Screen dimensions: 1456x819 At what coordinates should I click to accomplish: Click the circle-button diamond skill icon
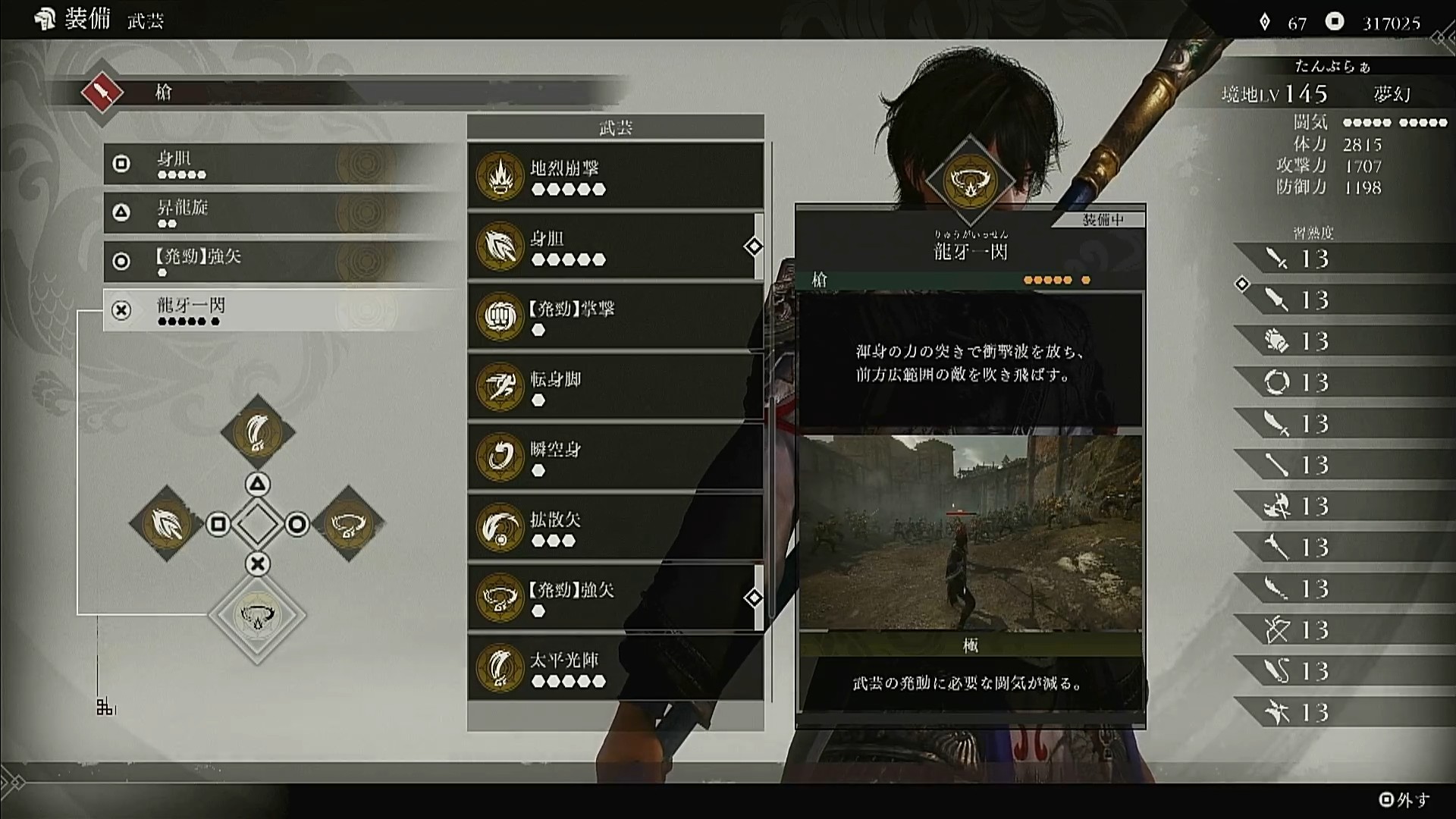coord(349,523)
